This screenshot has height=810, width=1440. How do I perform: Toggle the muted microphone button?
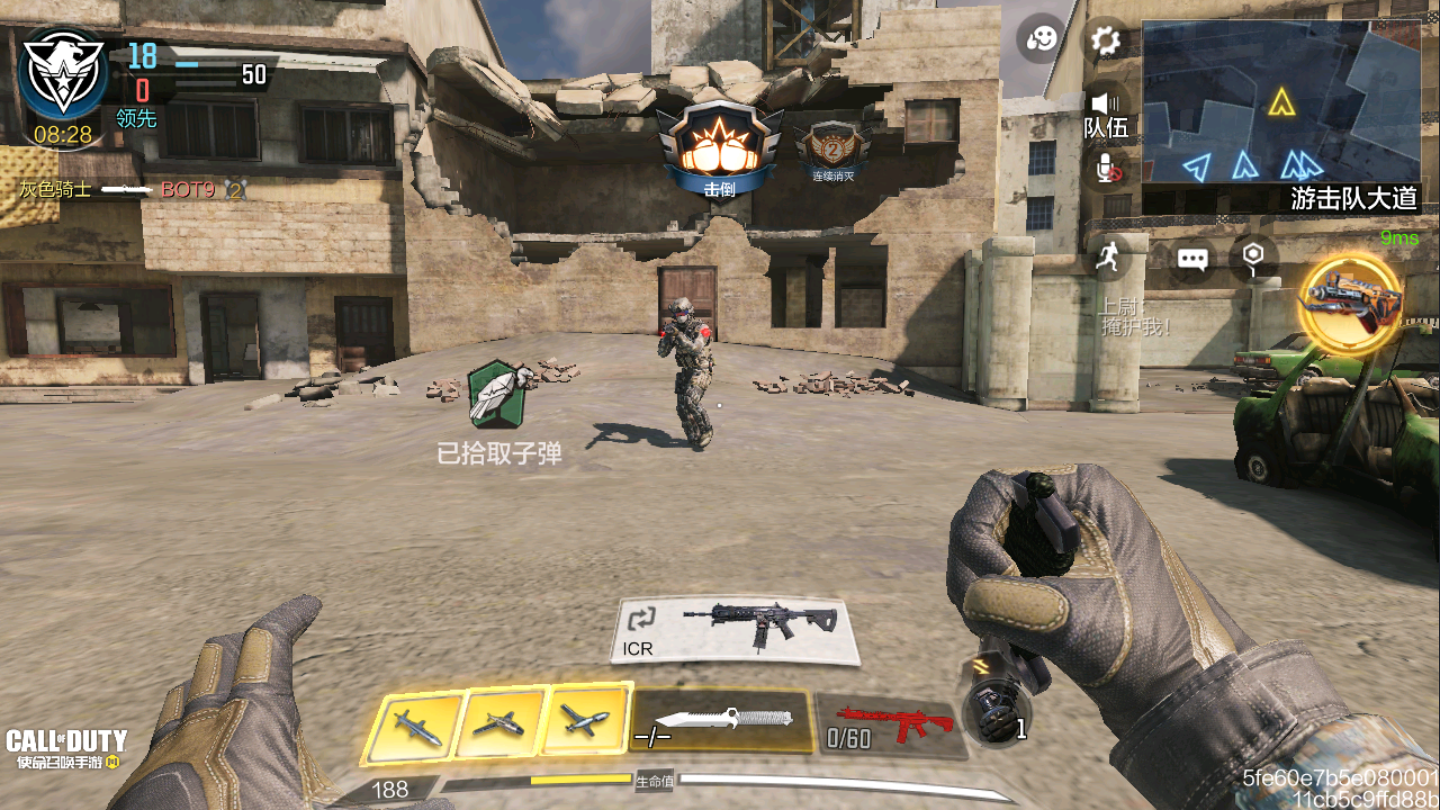coord(1107,170)
